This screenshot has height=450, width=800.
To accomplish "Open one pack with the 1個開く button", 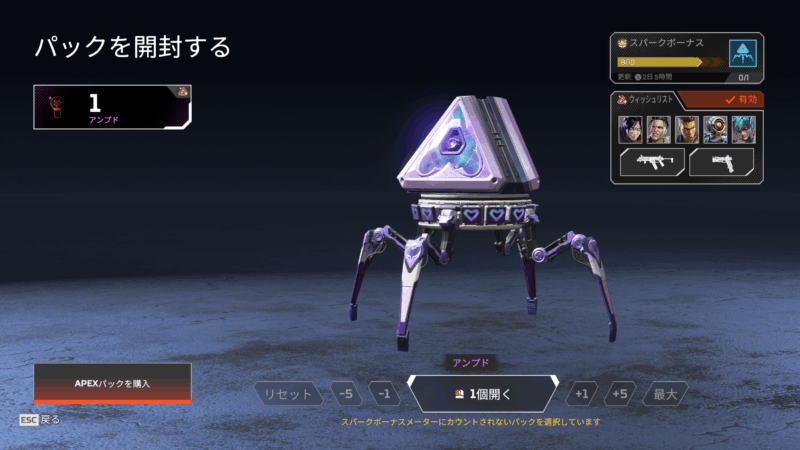I will tap(483, 394).
